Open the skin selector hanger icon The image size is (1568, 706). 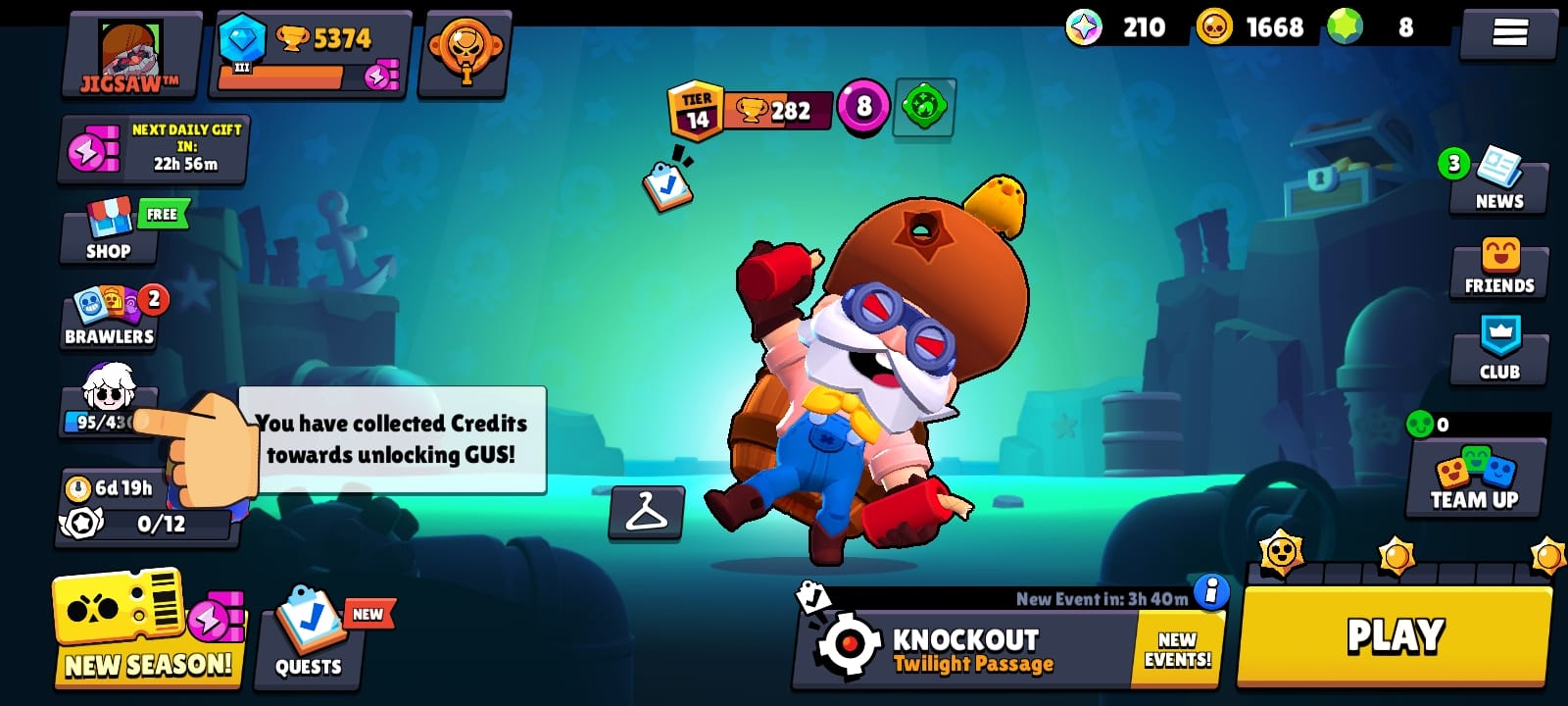point(646,513)
